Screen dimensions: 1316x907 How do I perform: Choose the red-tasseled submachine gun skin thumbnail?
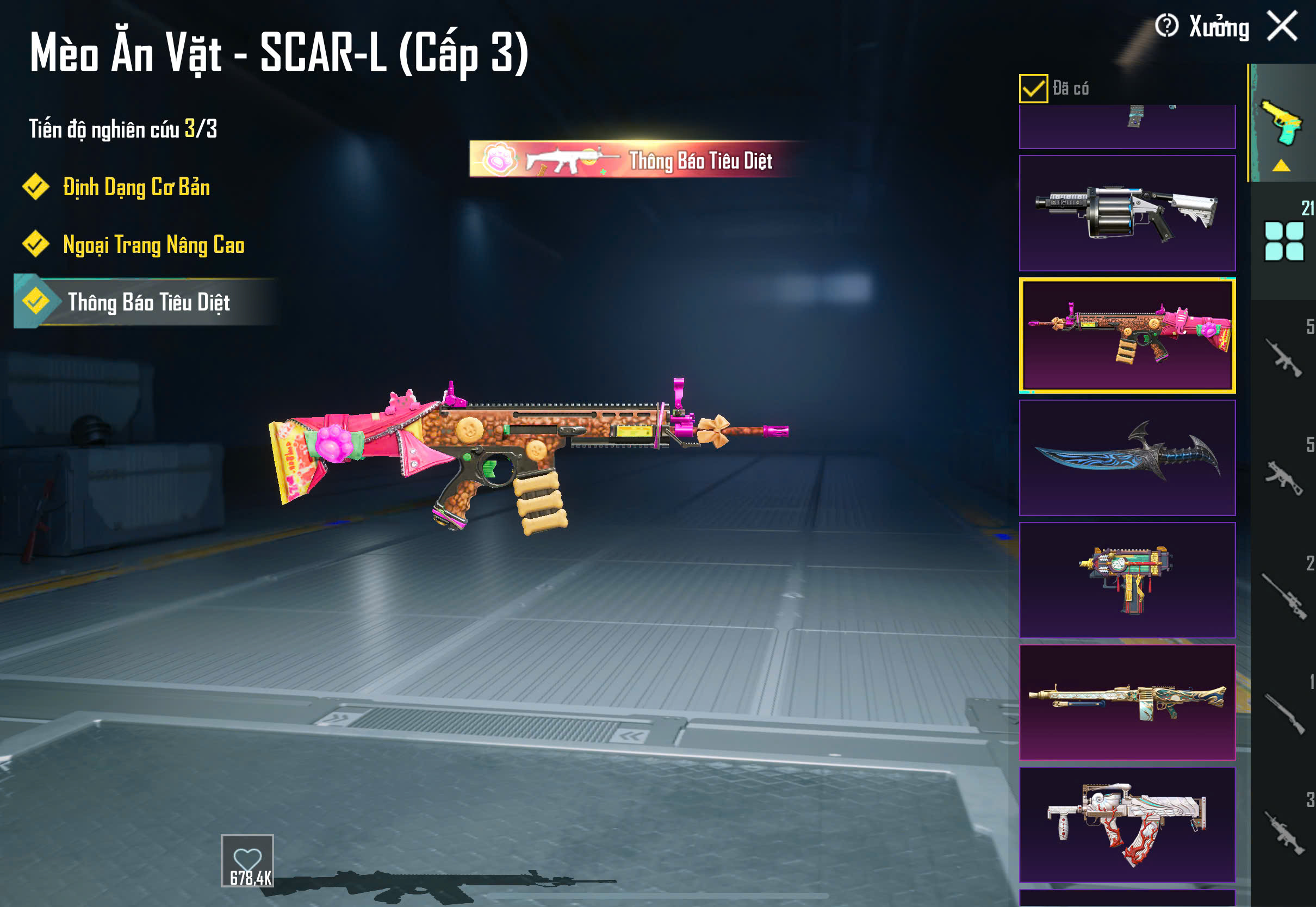[1127, 580]
